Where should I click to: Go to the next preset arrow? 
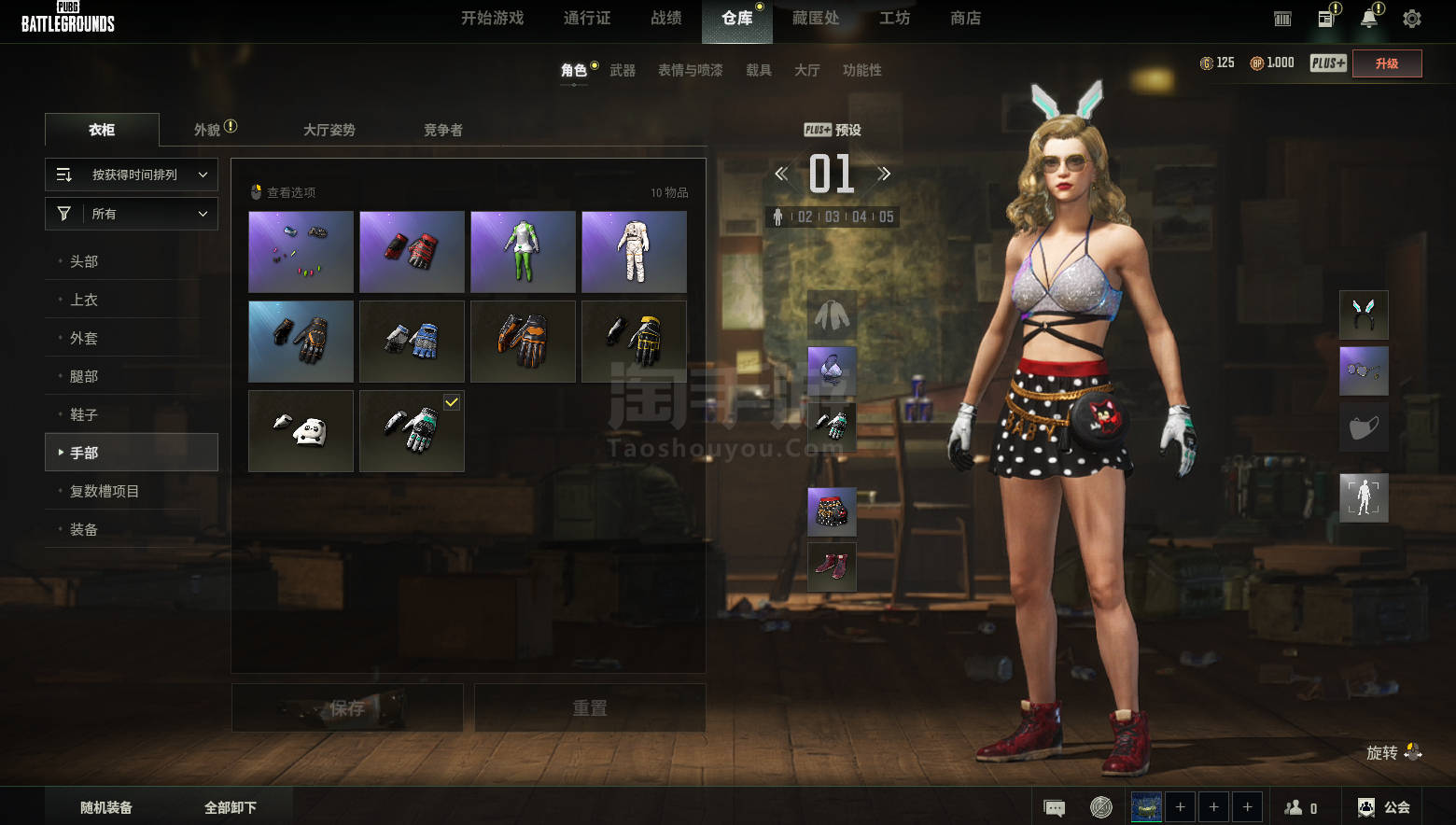pos(884,174)
